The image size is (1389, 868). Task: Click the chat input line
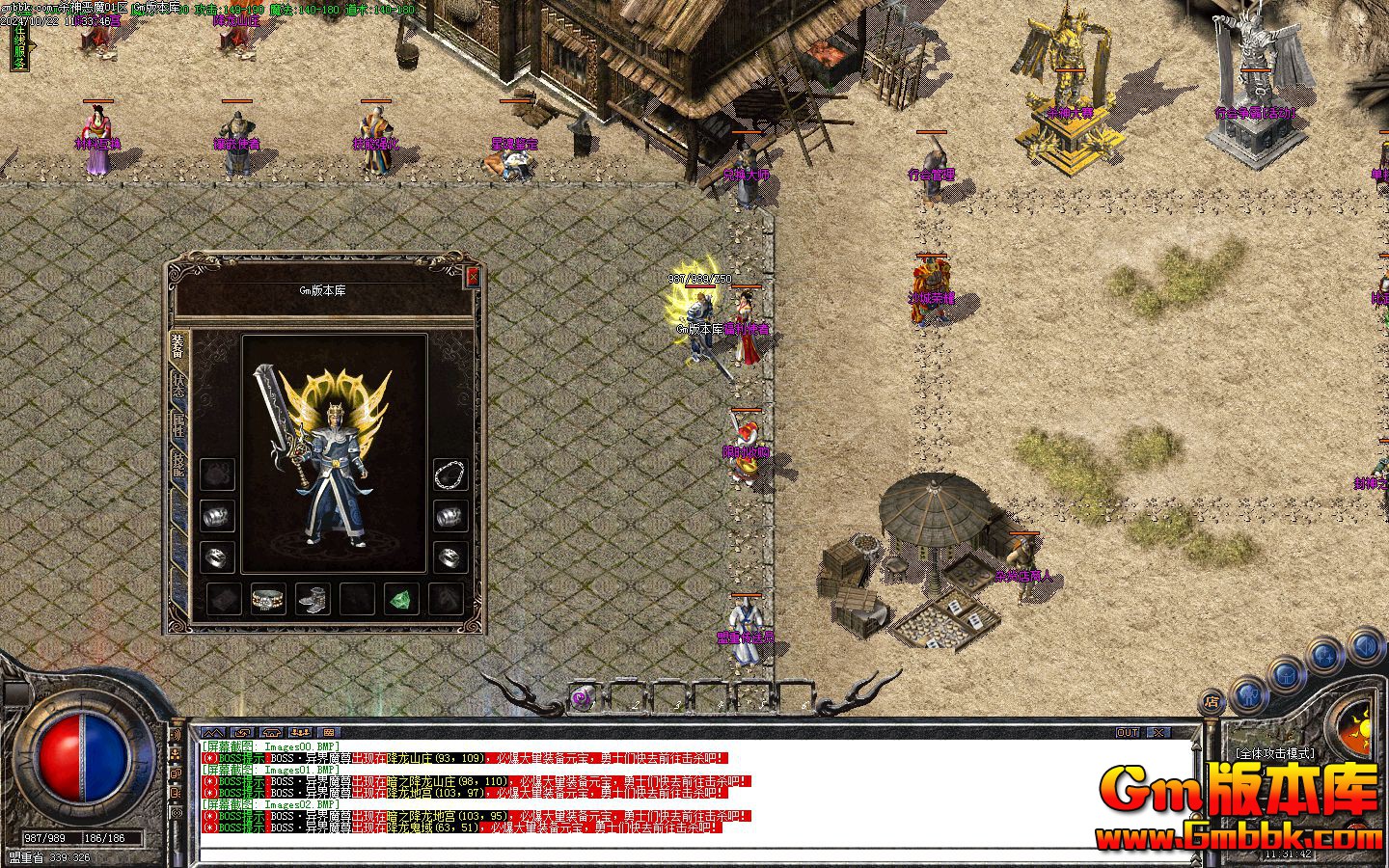(x=694, y=854)
